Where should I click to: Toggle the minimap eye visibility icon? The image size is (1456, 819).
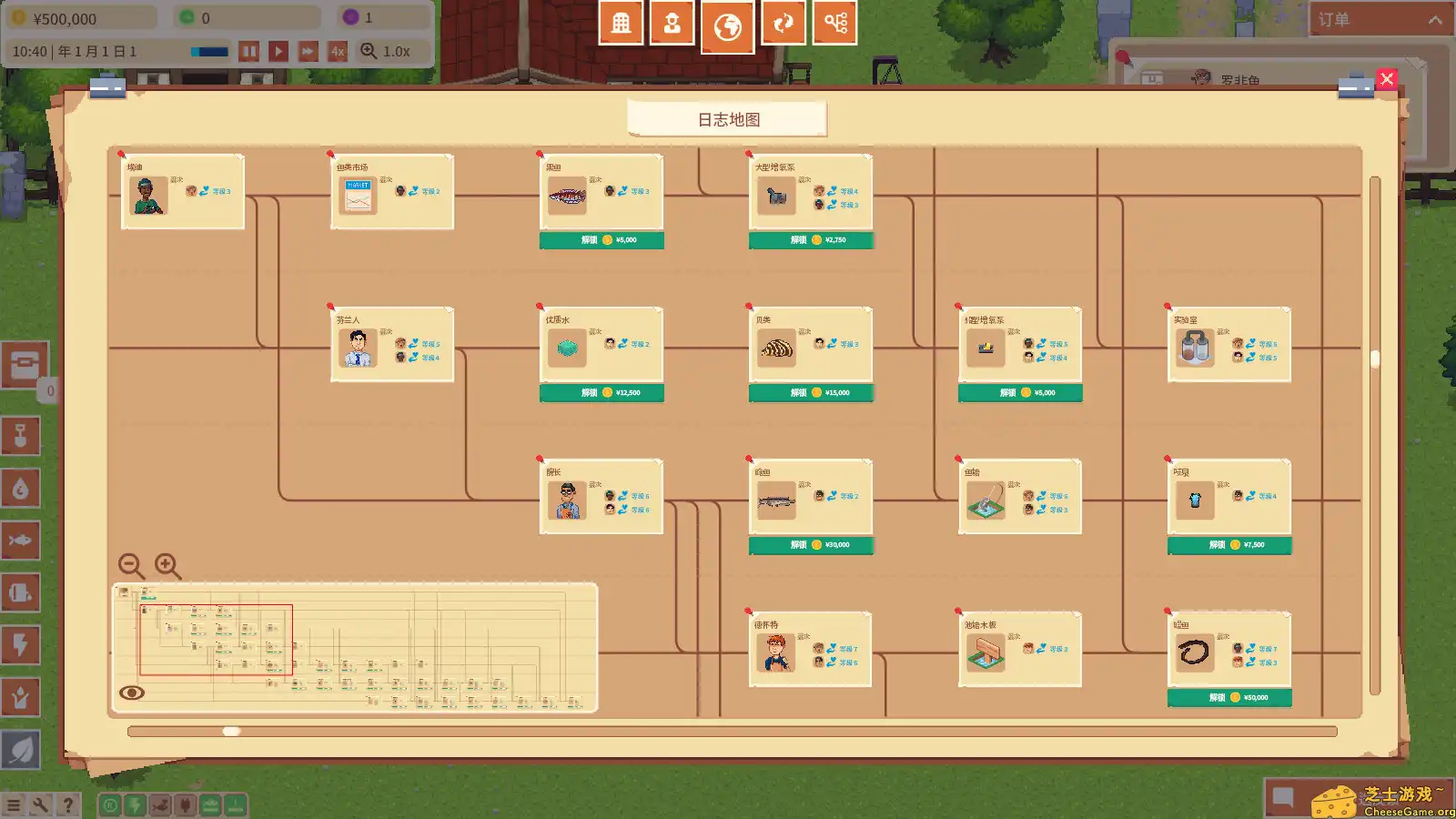tap(130, 693)
